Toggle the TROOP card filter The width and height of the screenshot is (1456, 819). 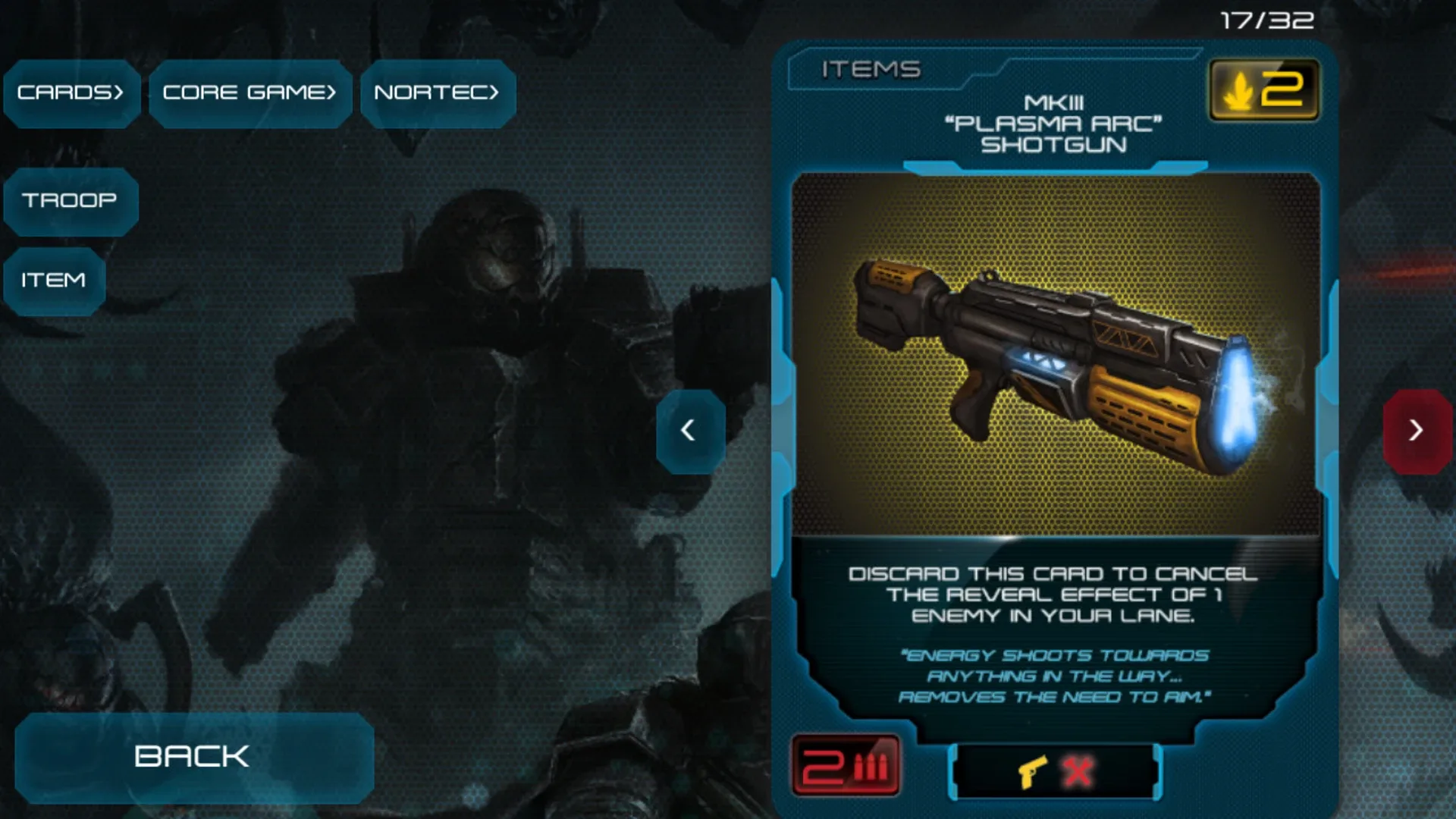coord(70,201)
